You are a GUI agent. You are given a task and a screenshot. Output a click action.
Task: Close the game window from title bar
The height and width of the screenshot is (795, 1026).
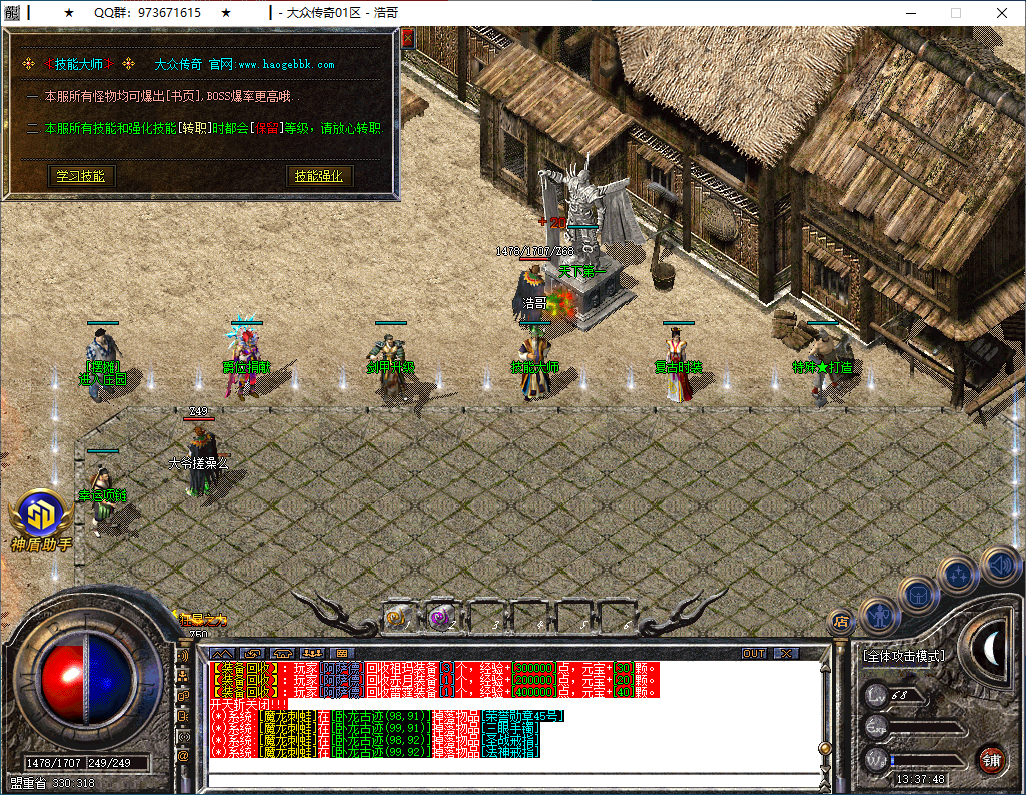(x=1001, y=13)
